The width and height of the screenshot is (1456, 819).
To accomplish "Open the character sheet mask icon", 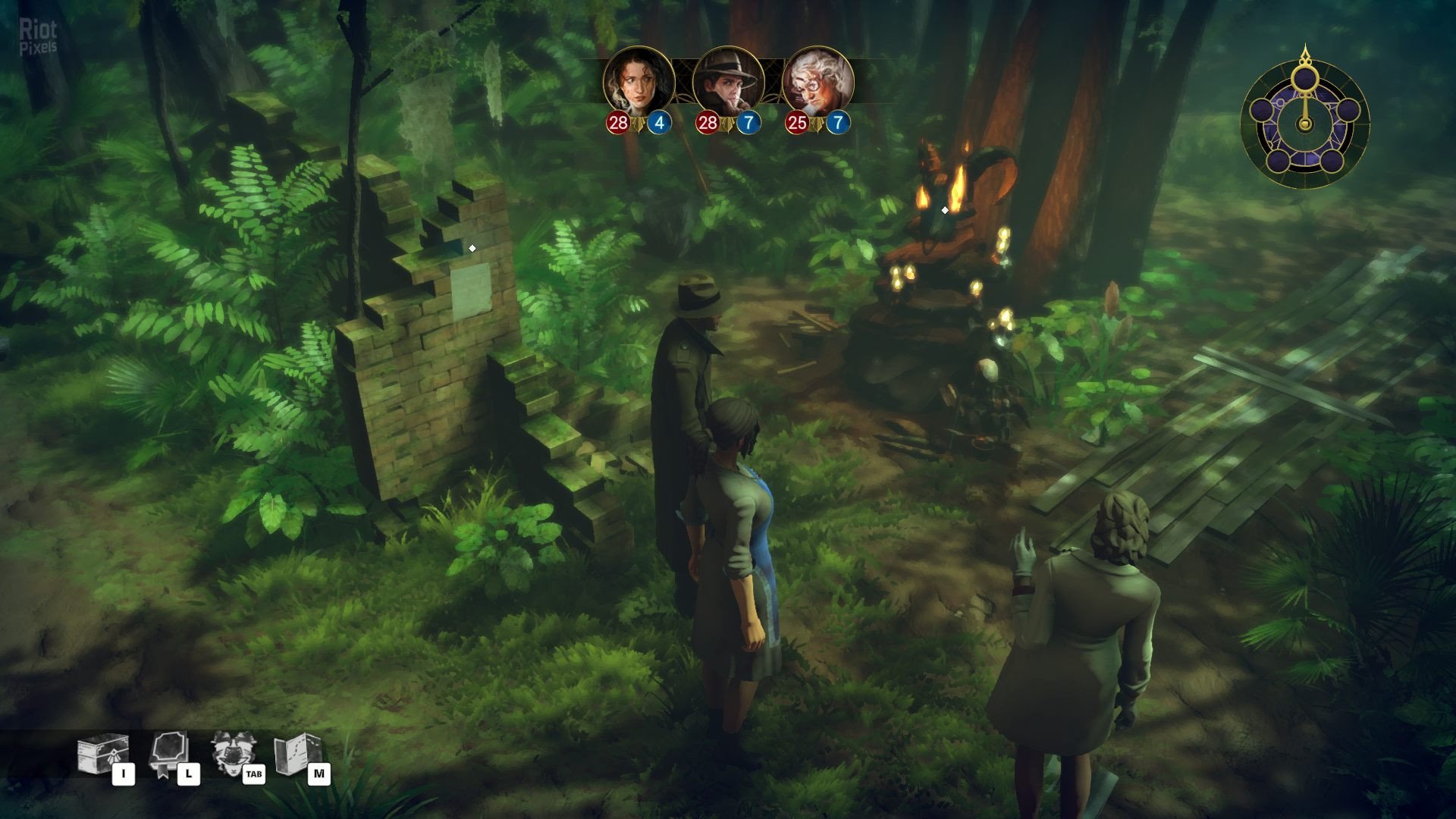I will [x=232, y=755].
